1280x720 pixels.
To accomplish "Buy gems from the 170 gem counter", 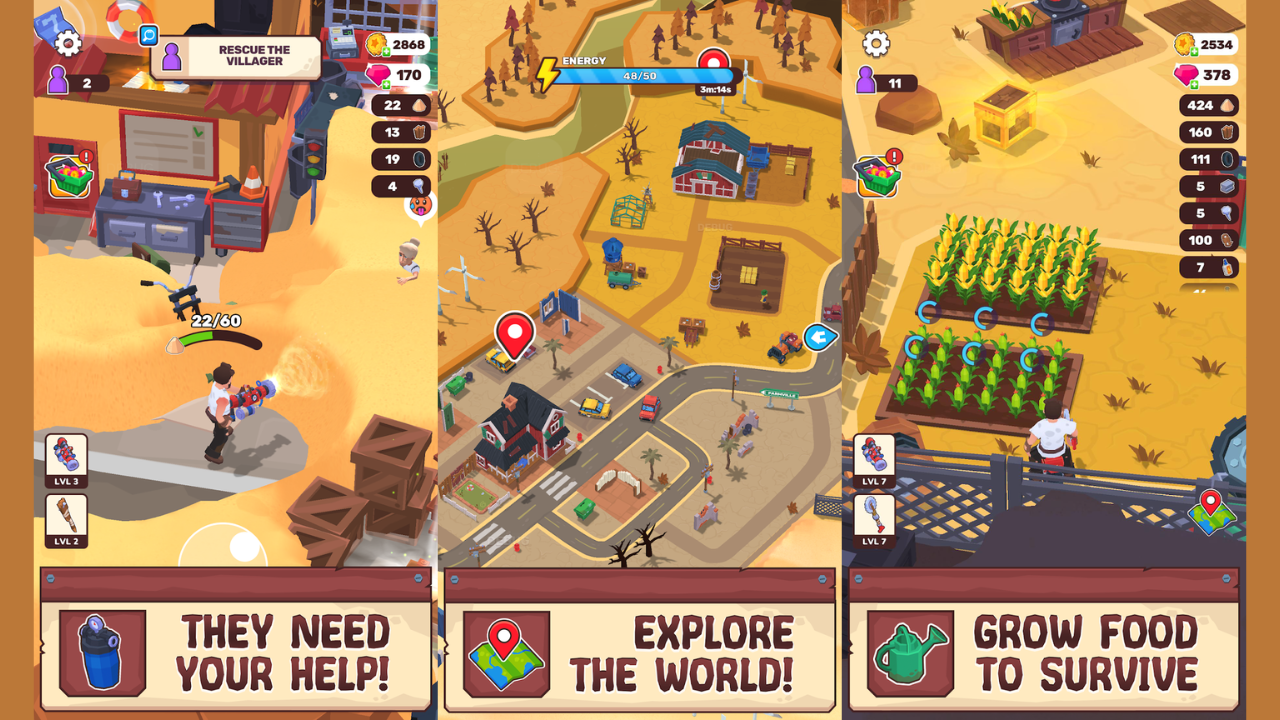I will tap(397, 75).
